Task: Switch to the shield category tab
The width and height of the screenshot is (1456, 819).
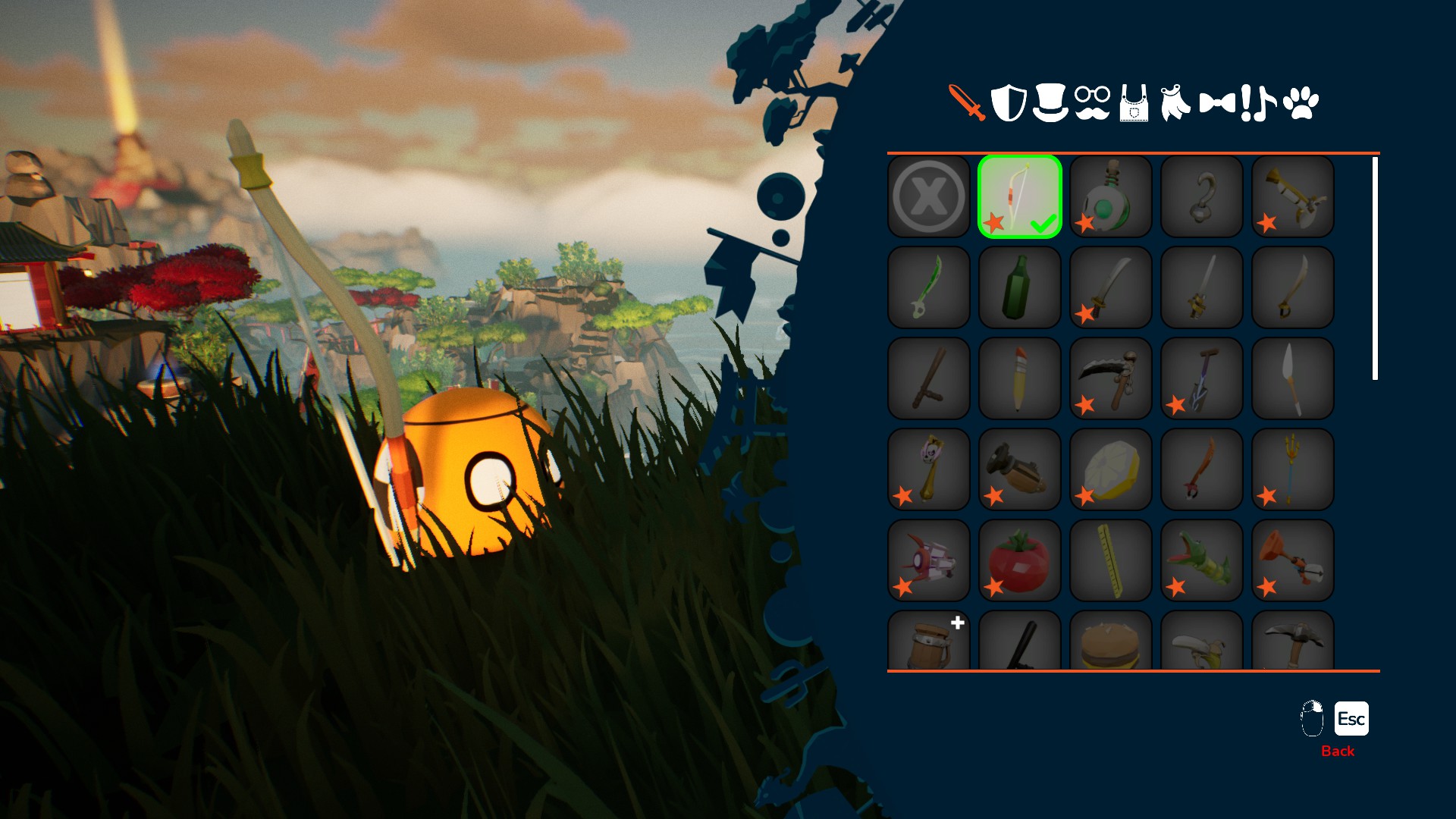Action: tap(1009, 103)
